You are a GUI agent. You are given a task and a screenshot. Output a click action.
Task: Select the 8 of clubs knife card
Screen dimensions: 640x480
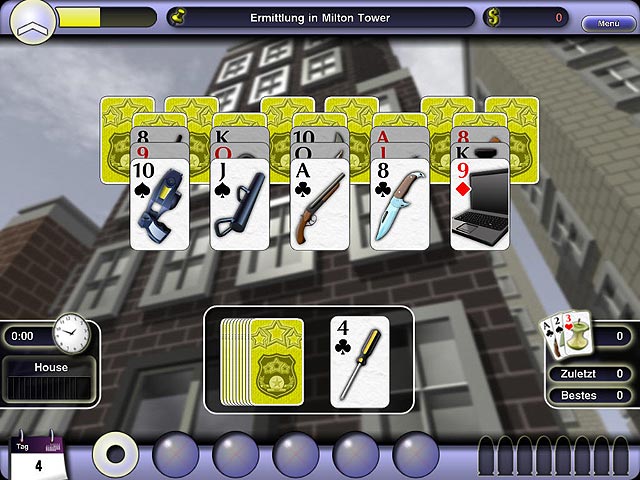click(400, 205)
